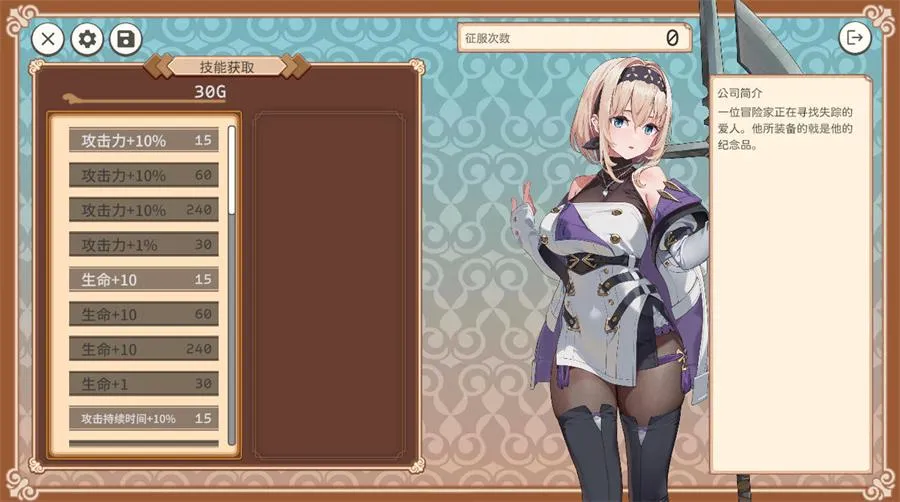
Task: Buy 生命+10 skill costing 15
Action: pyautogui.click(x=144, y=279)
